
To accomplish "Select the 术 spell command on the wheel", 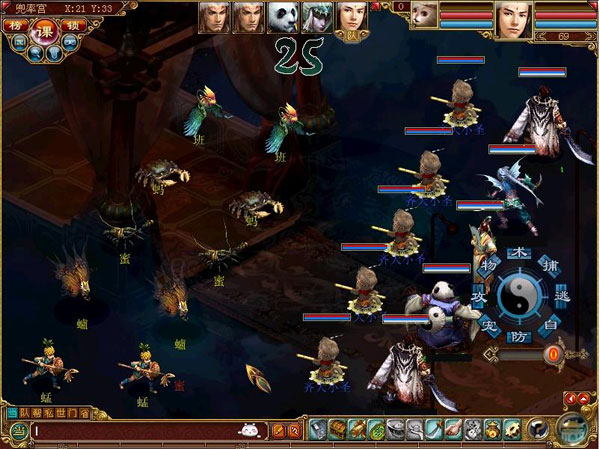I will pos(517,252).
